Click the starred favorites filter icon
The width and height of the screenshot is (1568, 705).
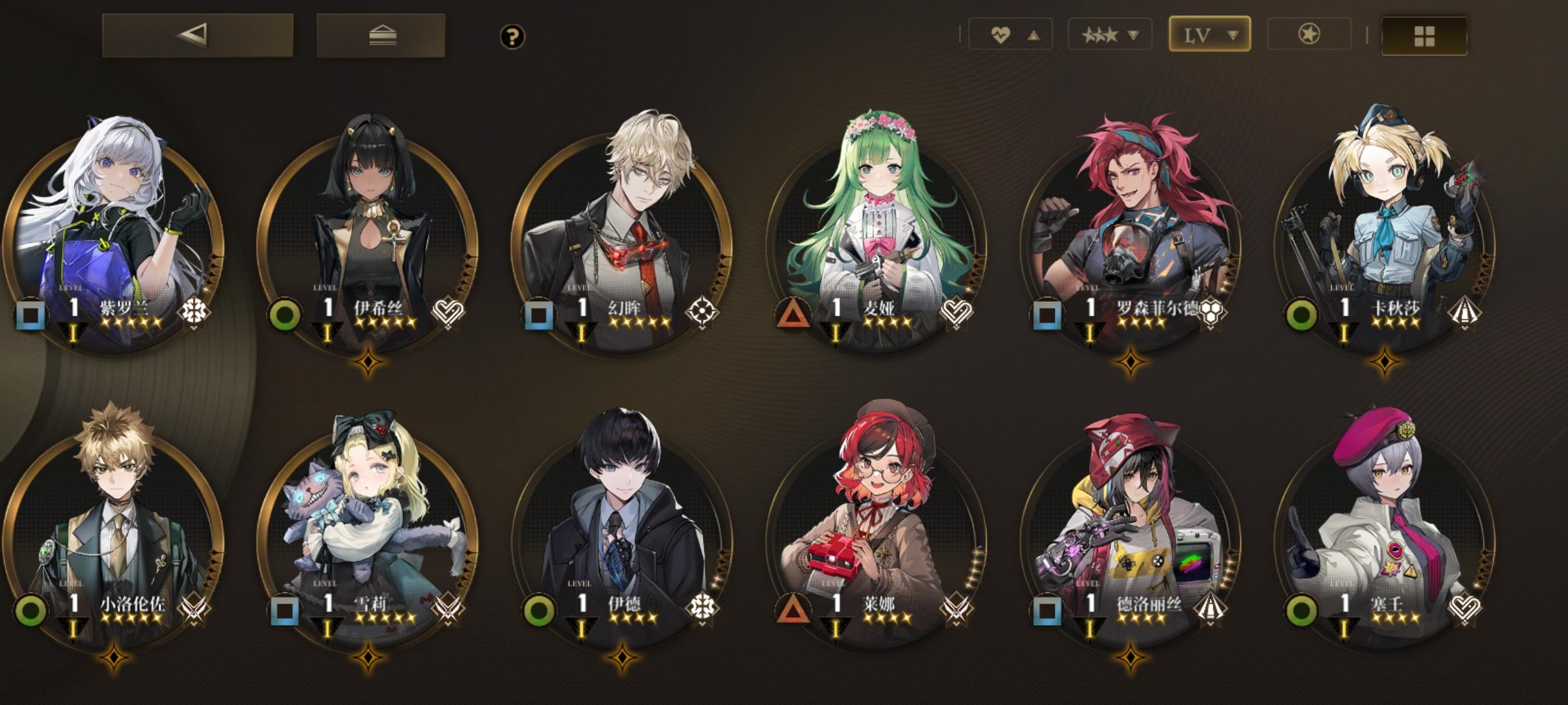pos(1309,34)
